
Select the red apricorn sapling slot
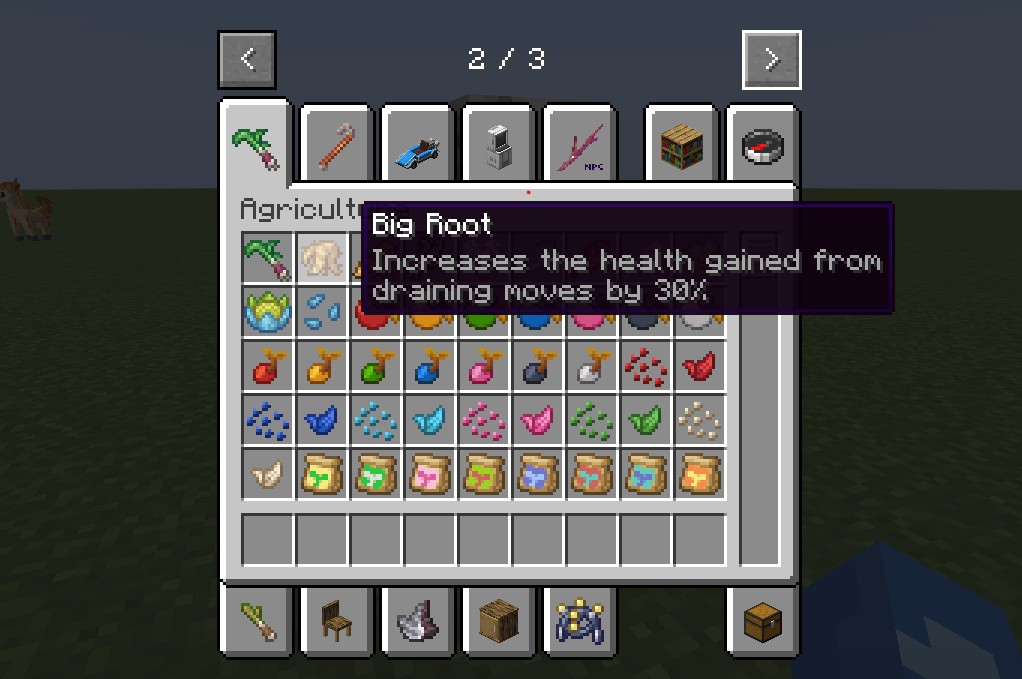tap(268, 367)
